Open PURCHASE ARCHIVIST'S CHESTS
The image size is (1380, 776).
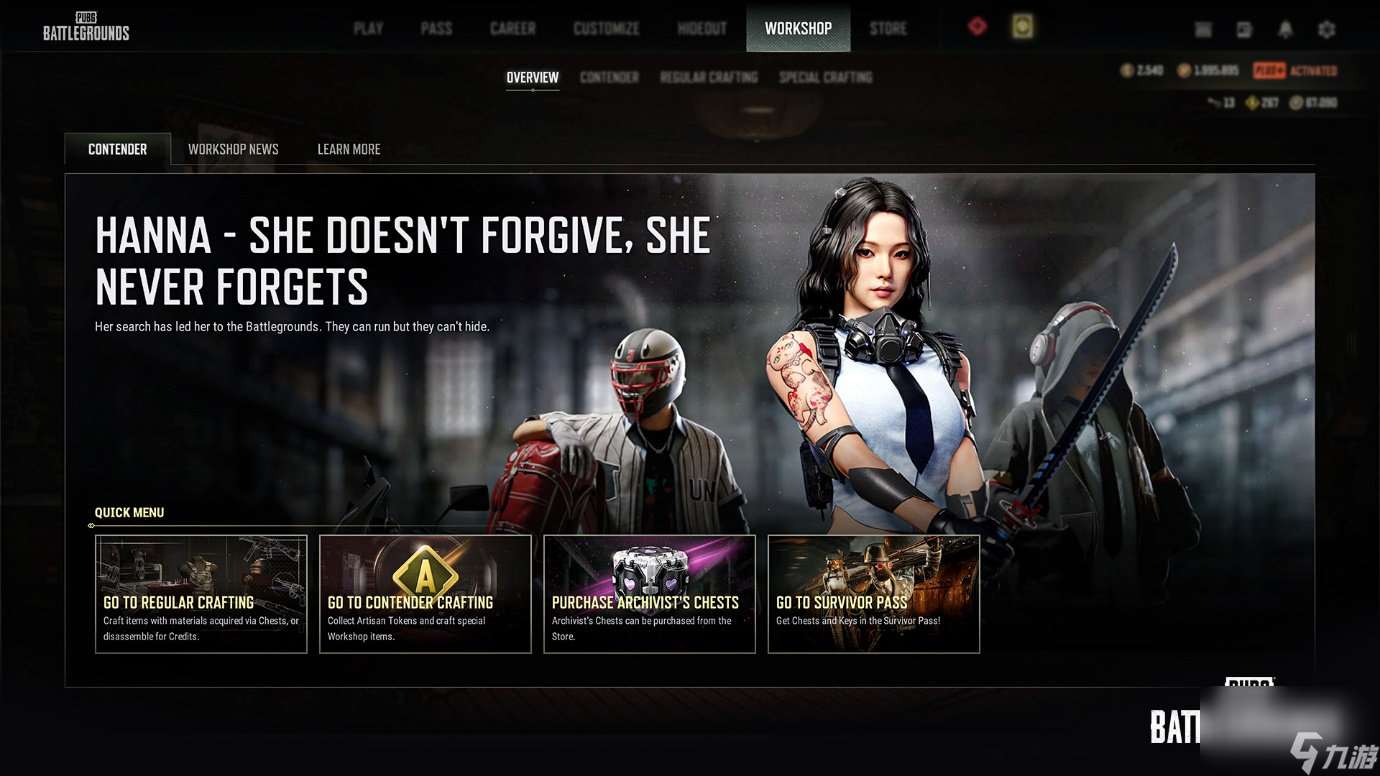[x=649, y=594]
